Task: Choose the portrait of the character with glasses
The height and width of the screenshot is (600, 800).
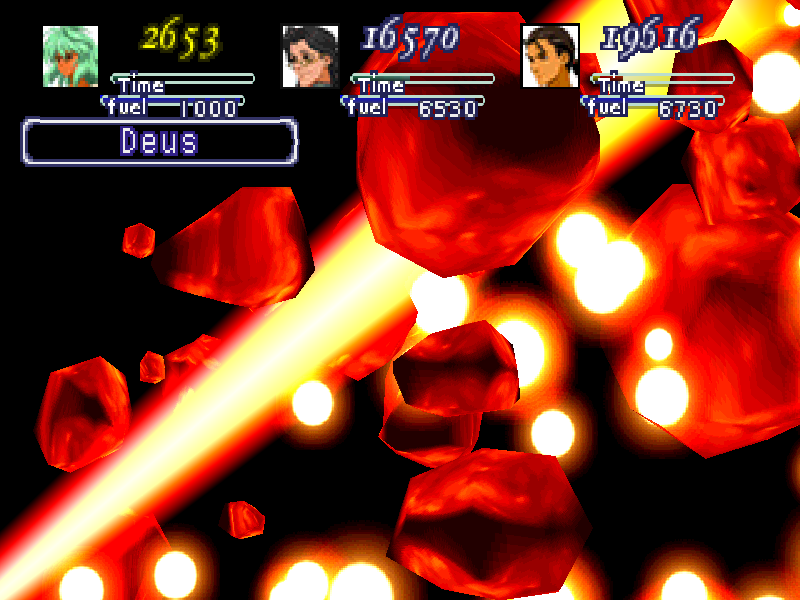Action: [x=310, y=56]
